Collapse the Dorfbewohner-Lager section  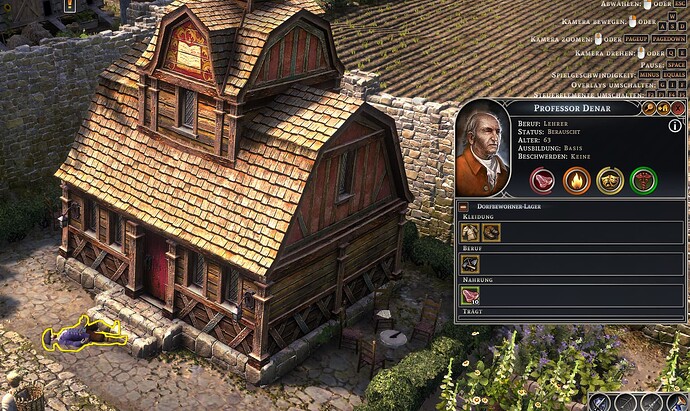click(464, 206)
